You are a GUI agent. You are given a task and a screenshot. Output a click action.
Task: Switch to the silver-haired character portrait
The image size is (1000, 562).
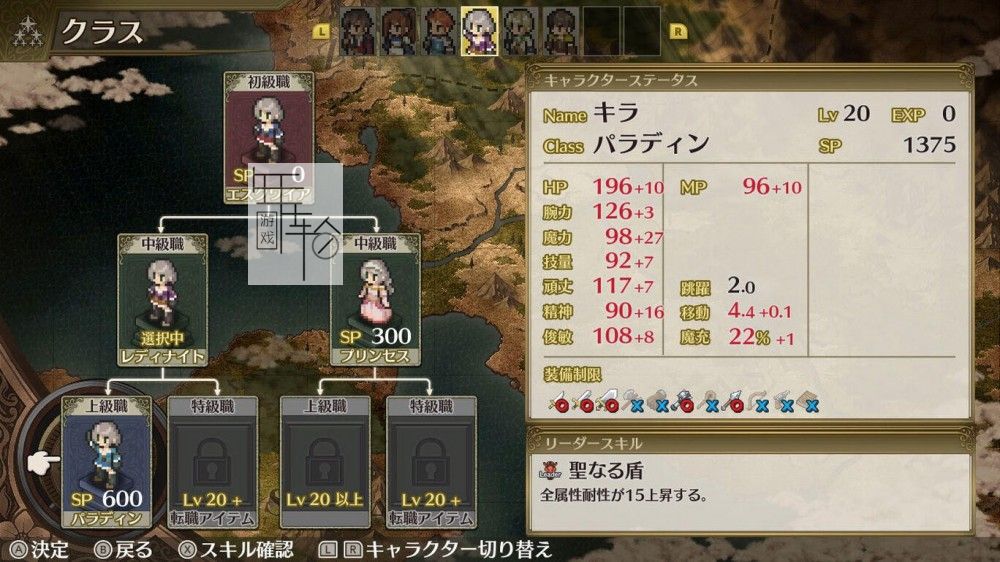479,30
